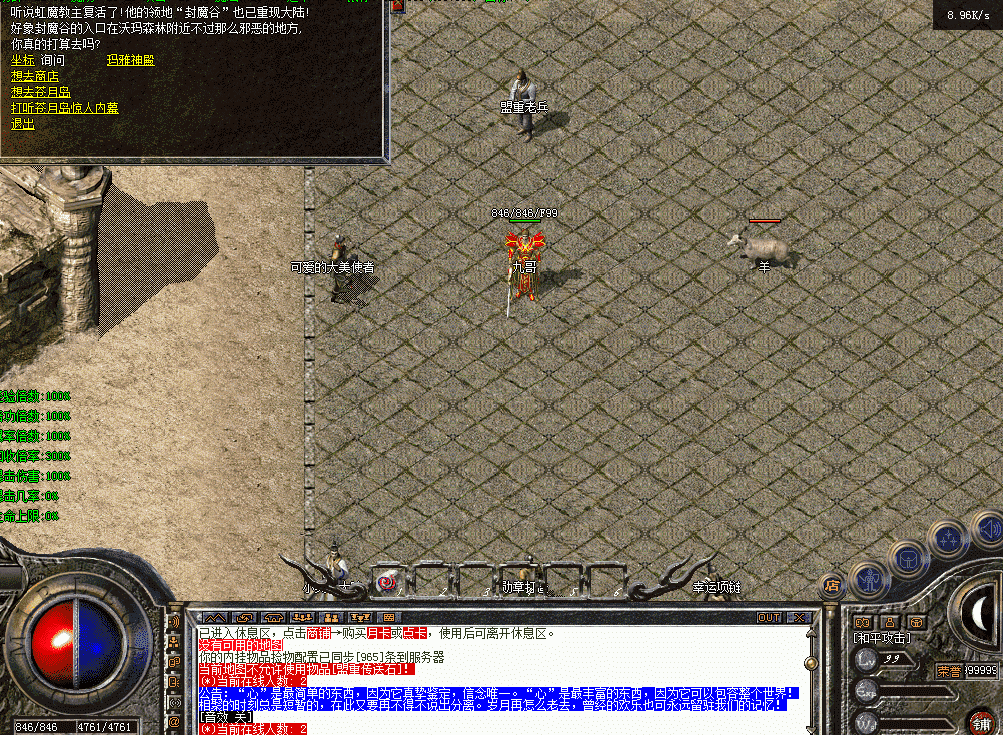Click the 坐标 coordinates link
This screenshot has width=1003, height=735.
click(x=22, y=60)
